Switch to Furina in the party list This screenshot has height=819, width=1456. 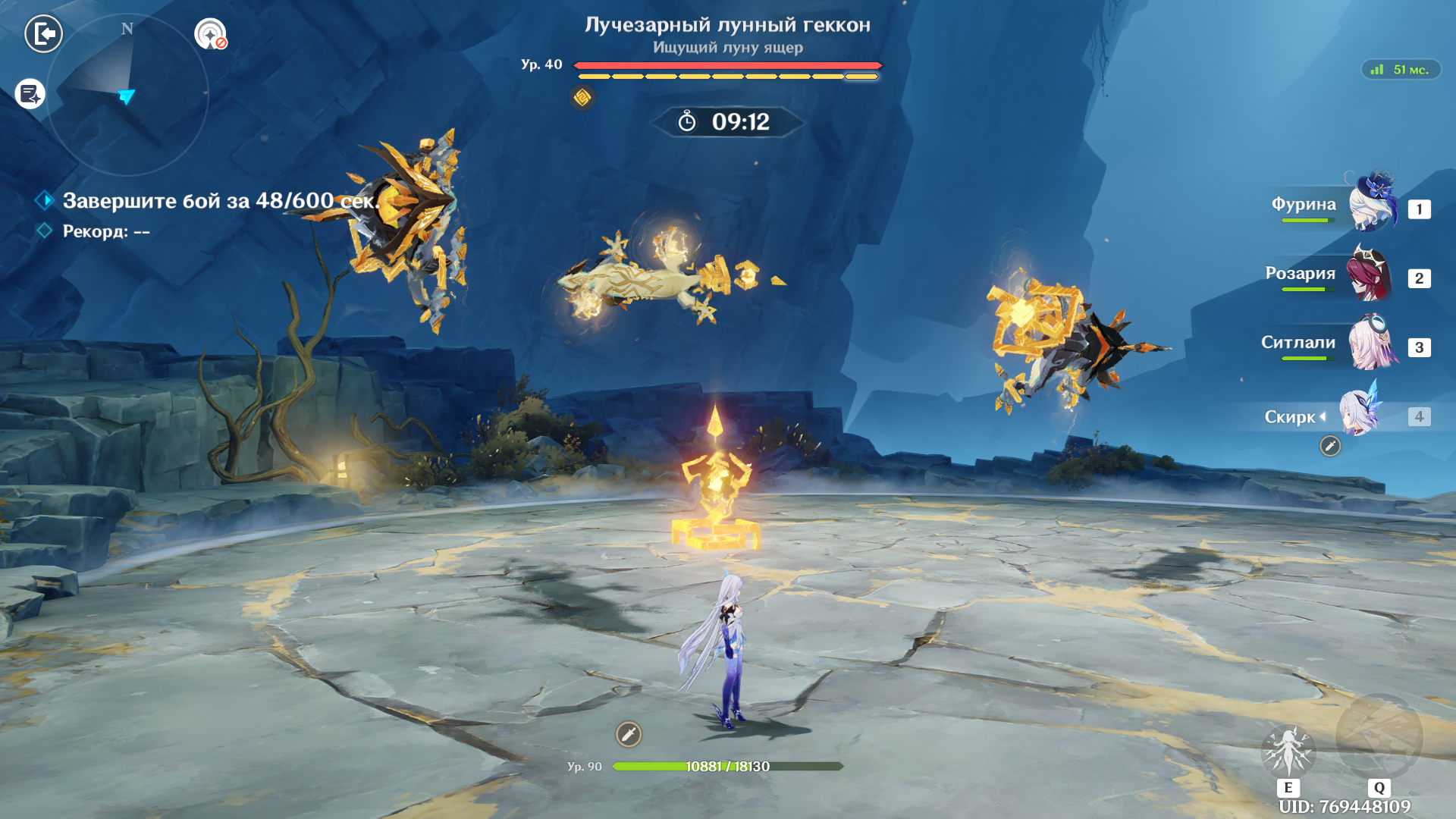point(1371,203)
